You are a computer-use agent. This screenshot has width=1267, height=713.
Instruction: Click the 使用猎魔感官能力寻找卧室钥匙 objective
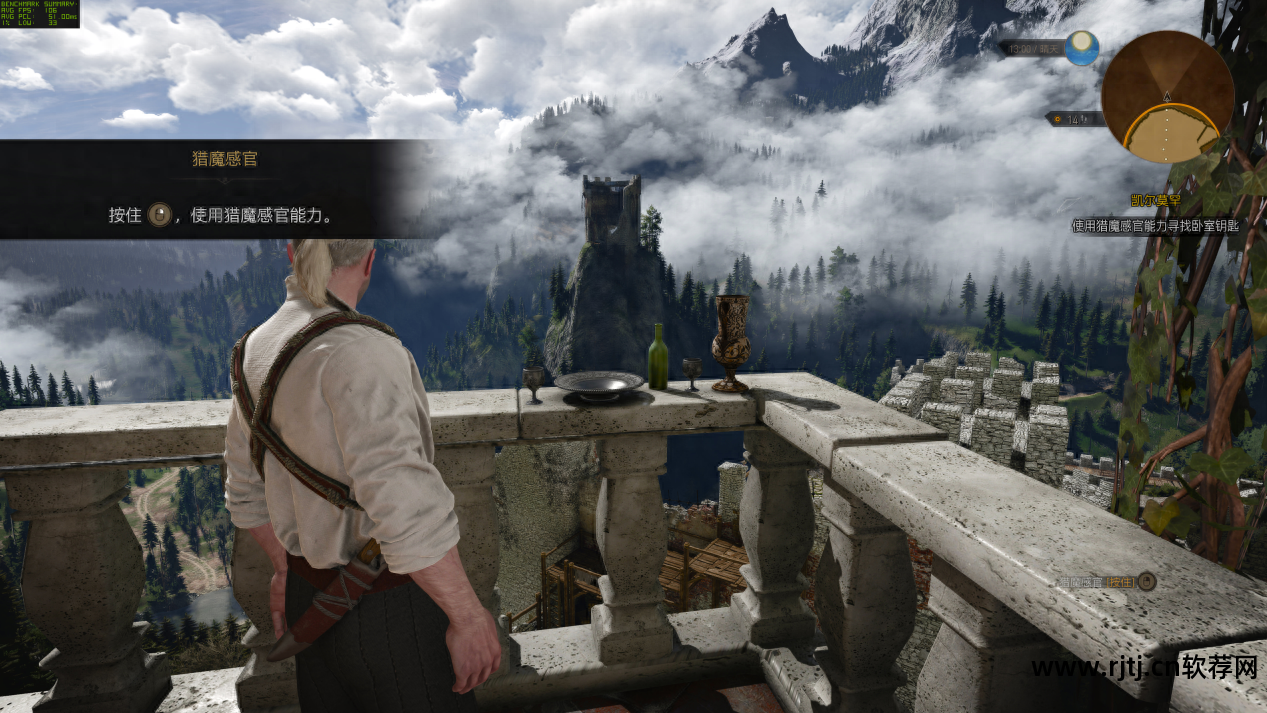pos(1155,226)
